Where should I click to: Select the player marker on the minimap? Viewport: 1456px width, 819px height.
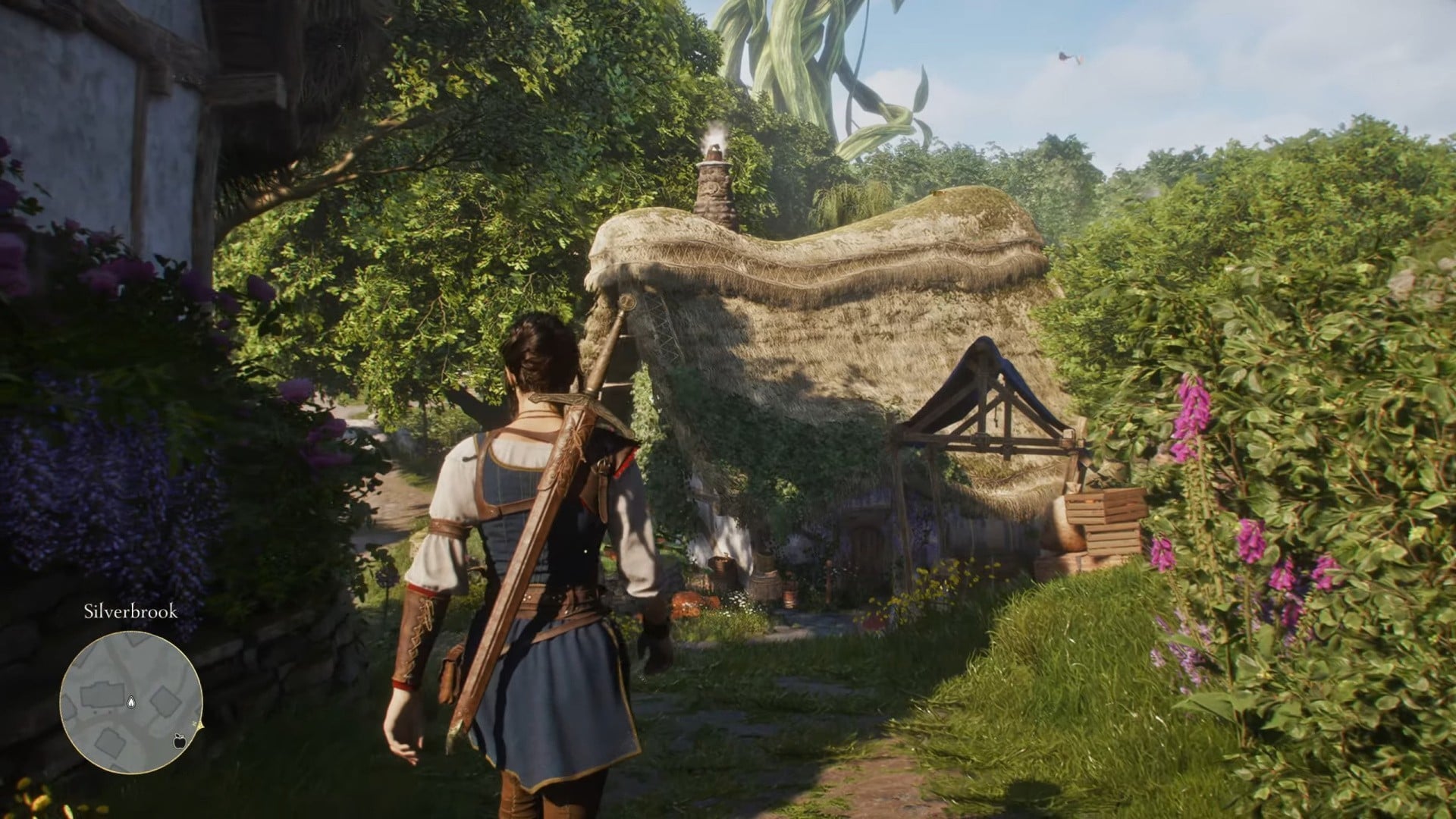point(130,702)
